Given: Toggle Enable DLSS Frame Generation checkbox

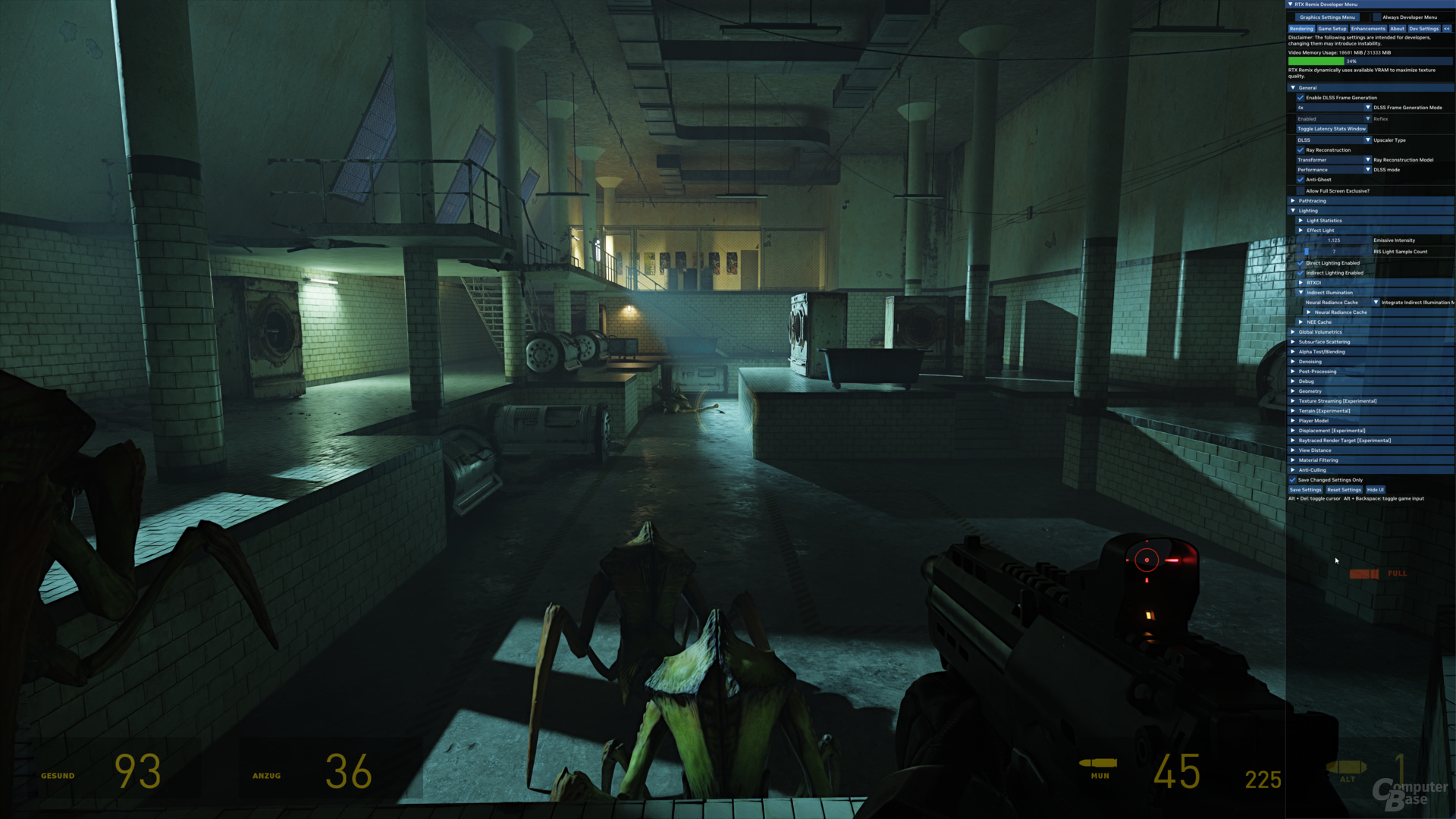Looking at the screenshot, I should [1301, 98].
